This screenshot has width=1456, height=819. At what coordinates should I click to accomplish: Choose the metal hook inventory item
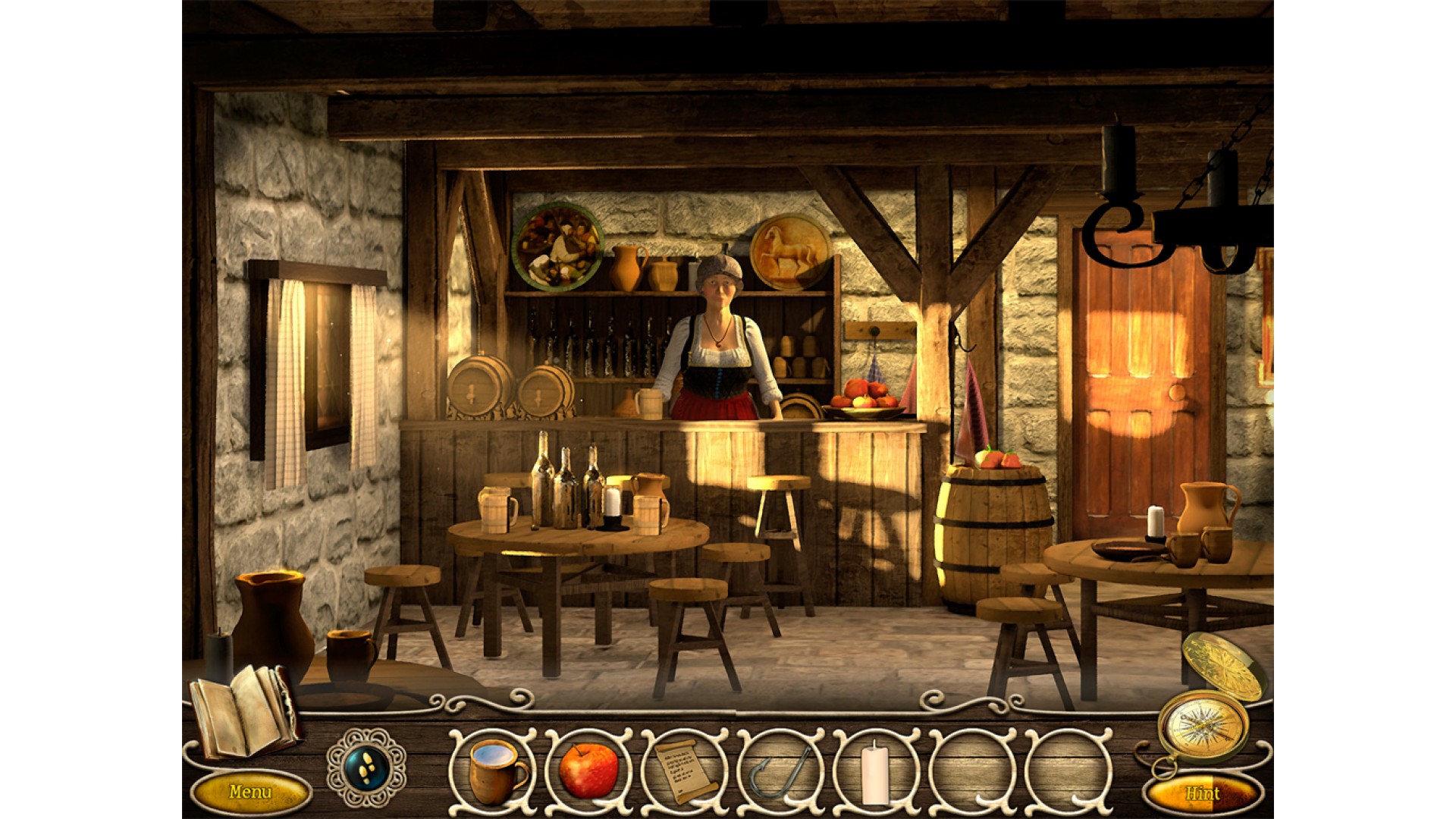pos(780,770)
